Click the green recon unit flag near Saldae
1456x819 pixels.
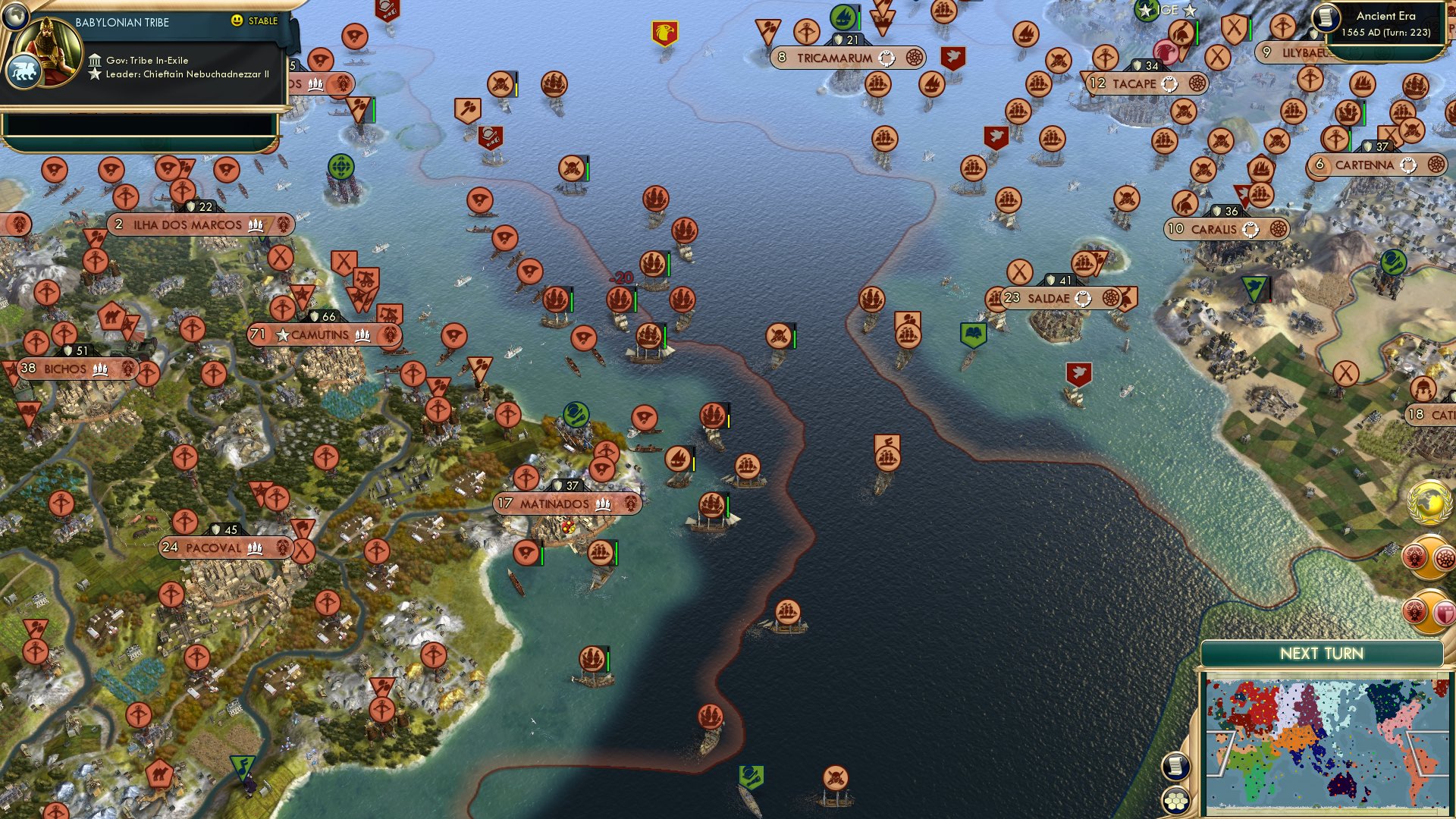pyautogui.click(x=974, y=334)
